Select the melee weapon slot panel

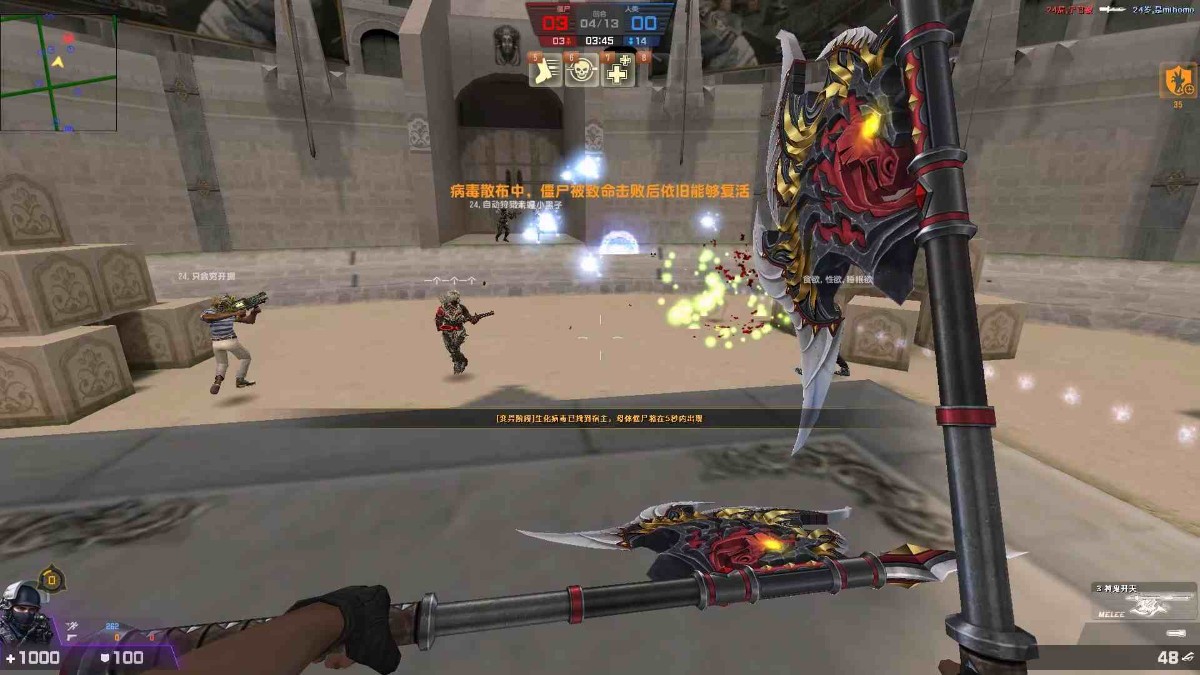[1141, 605]
